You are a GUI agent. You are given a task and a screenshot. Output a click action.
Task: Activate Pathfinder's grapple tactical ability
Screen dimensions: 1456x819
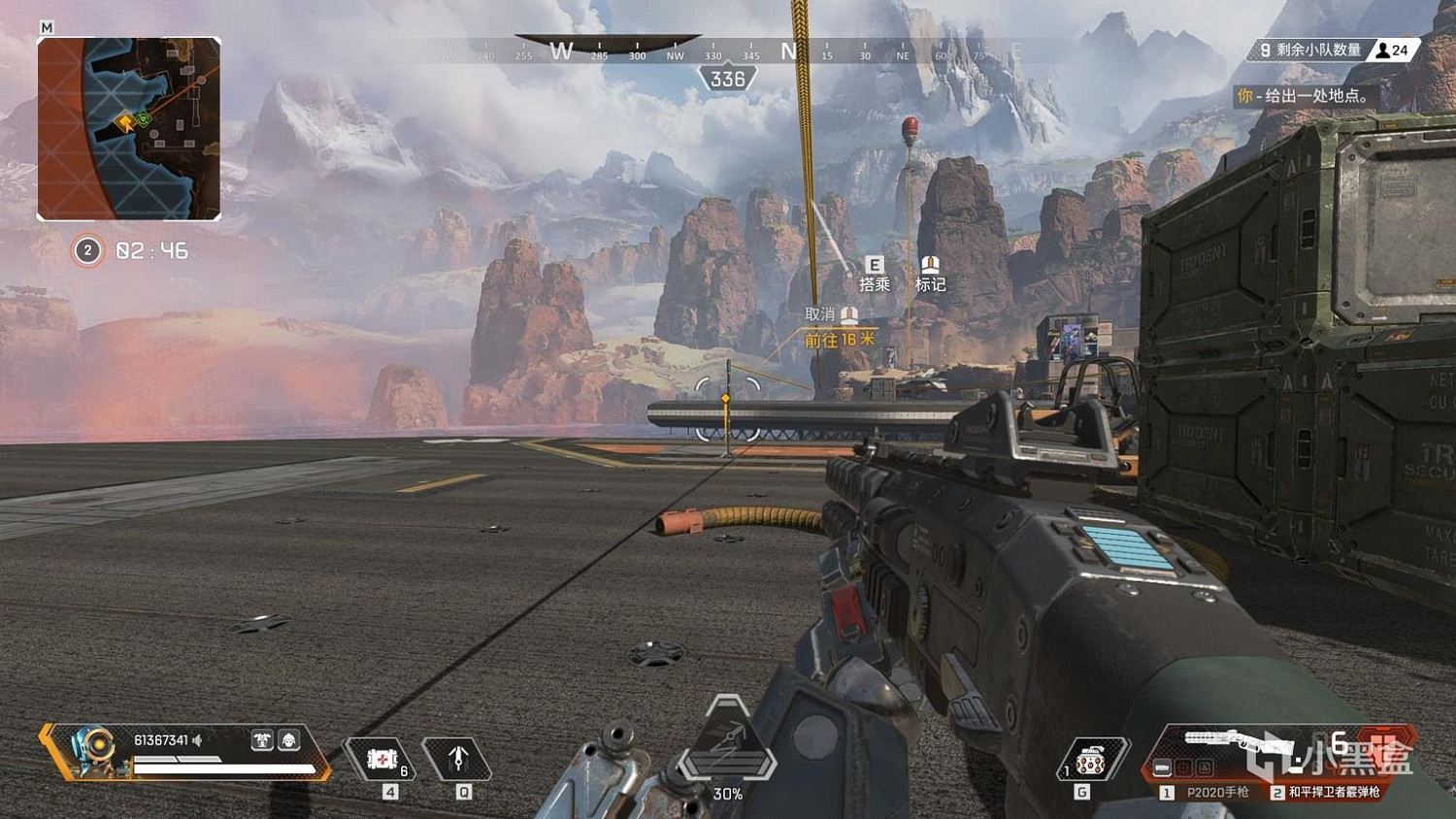(458, 759)
